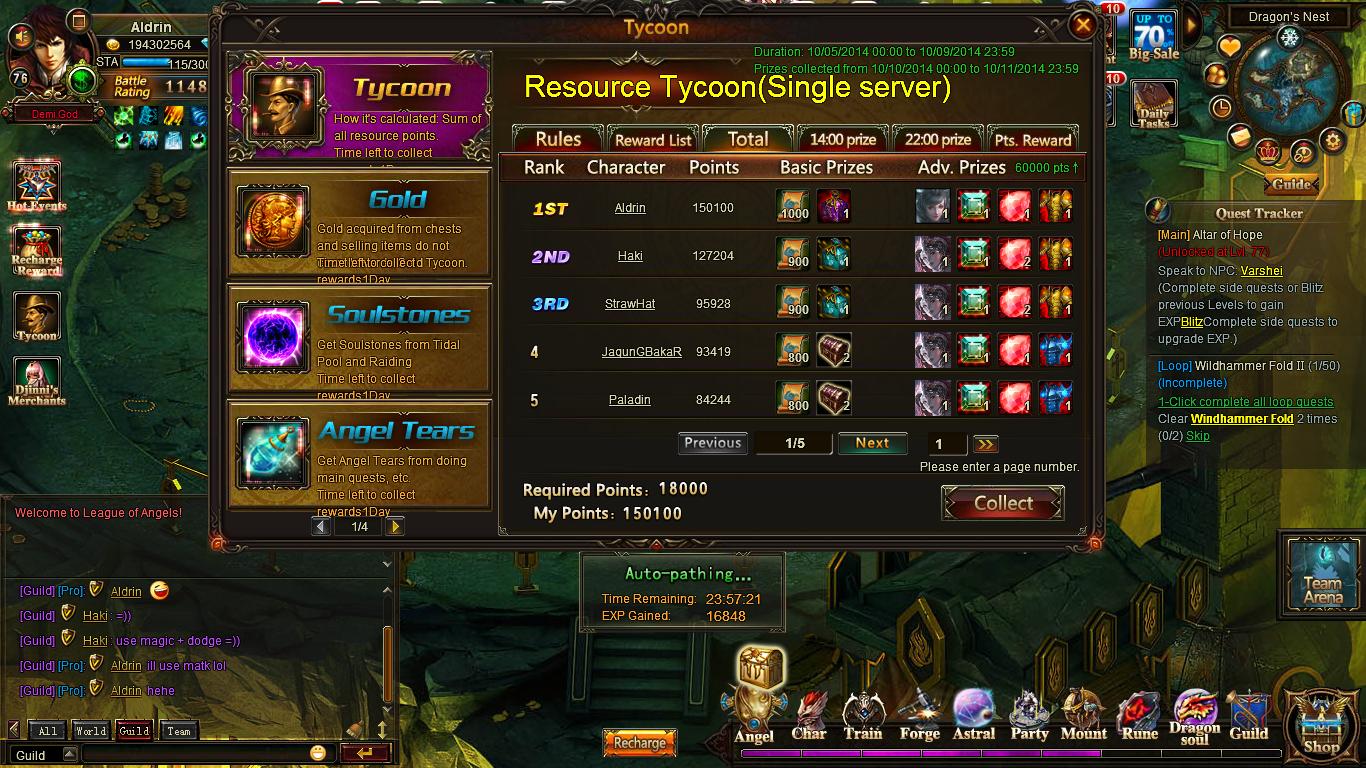This screenshot has height=768, width=1366.
Task: Collect the Tycoon rewards
Action: point(1002,503)
